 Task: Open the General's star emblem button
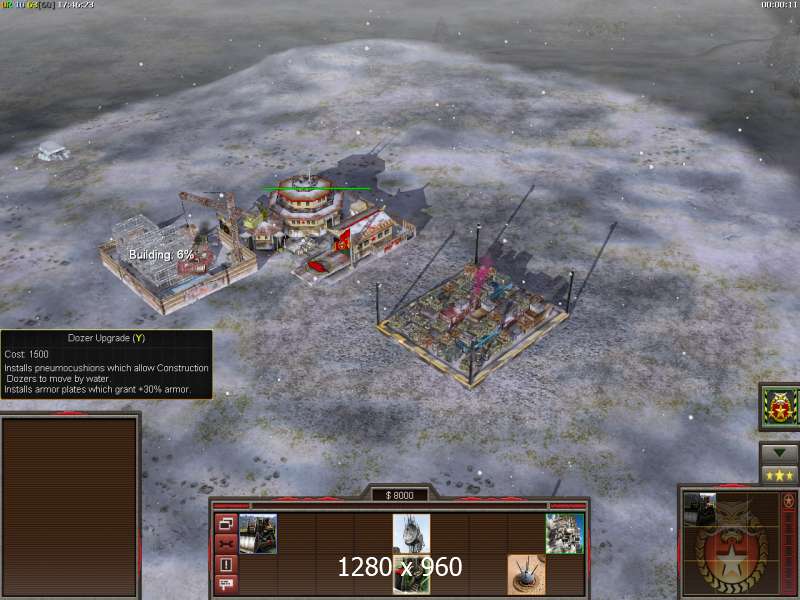(x=778, y=406)
